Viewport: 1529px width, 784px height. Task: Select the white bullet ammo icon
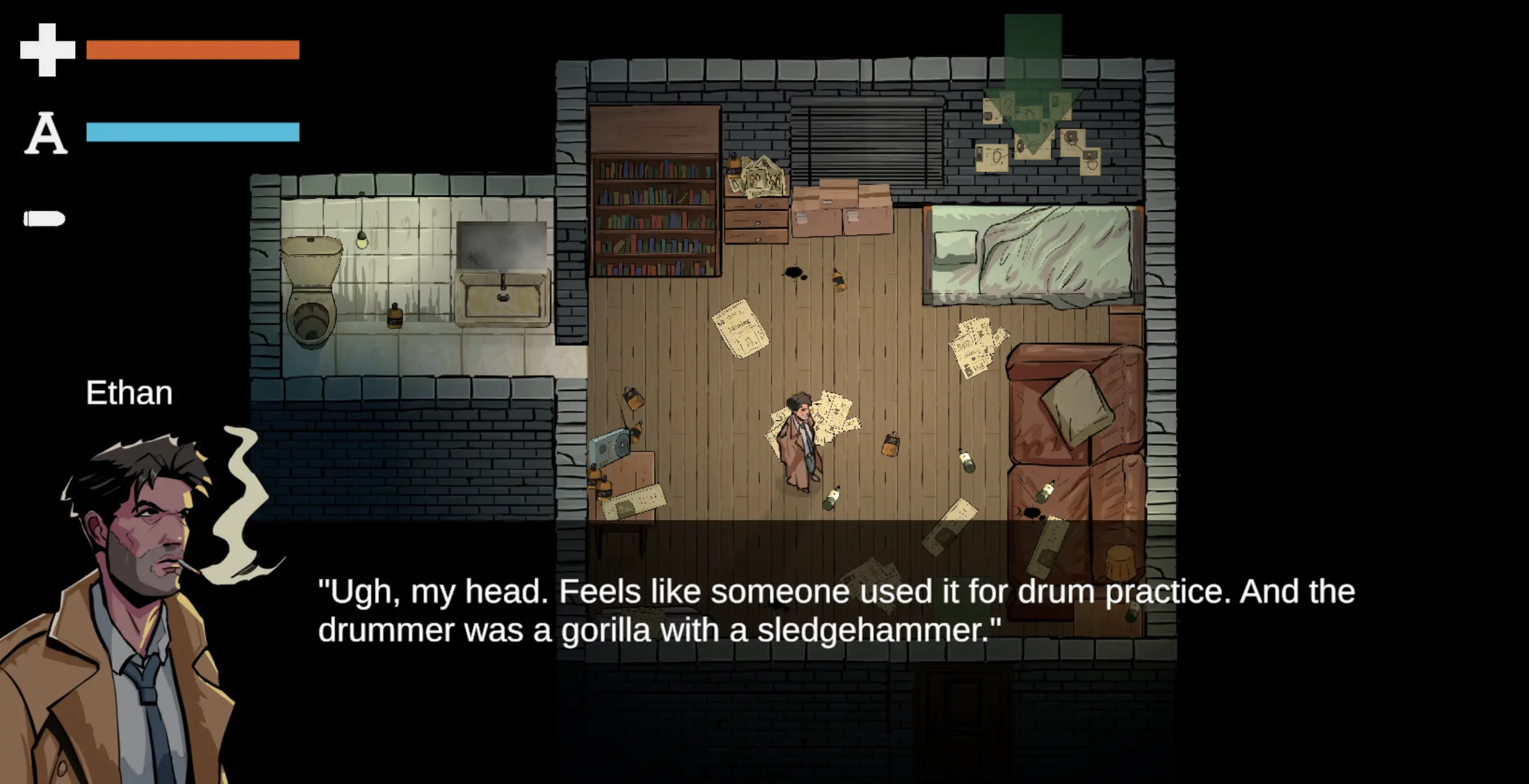coord(44,219)
